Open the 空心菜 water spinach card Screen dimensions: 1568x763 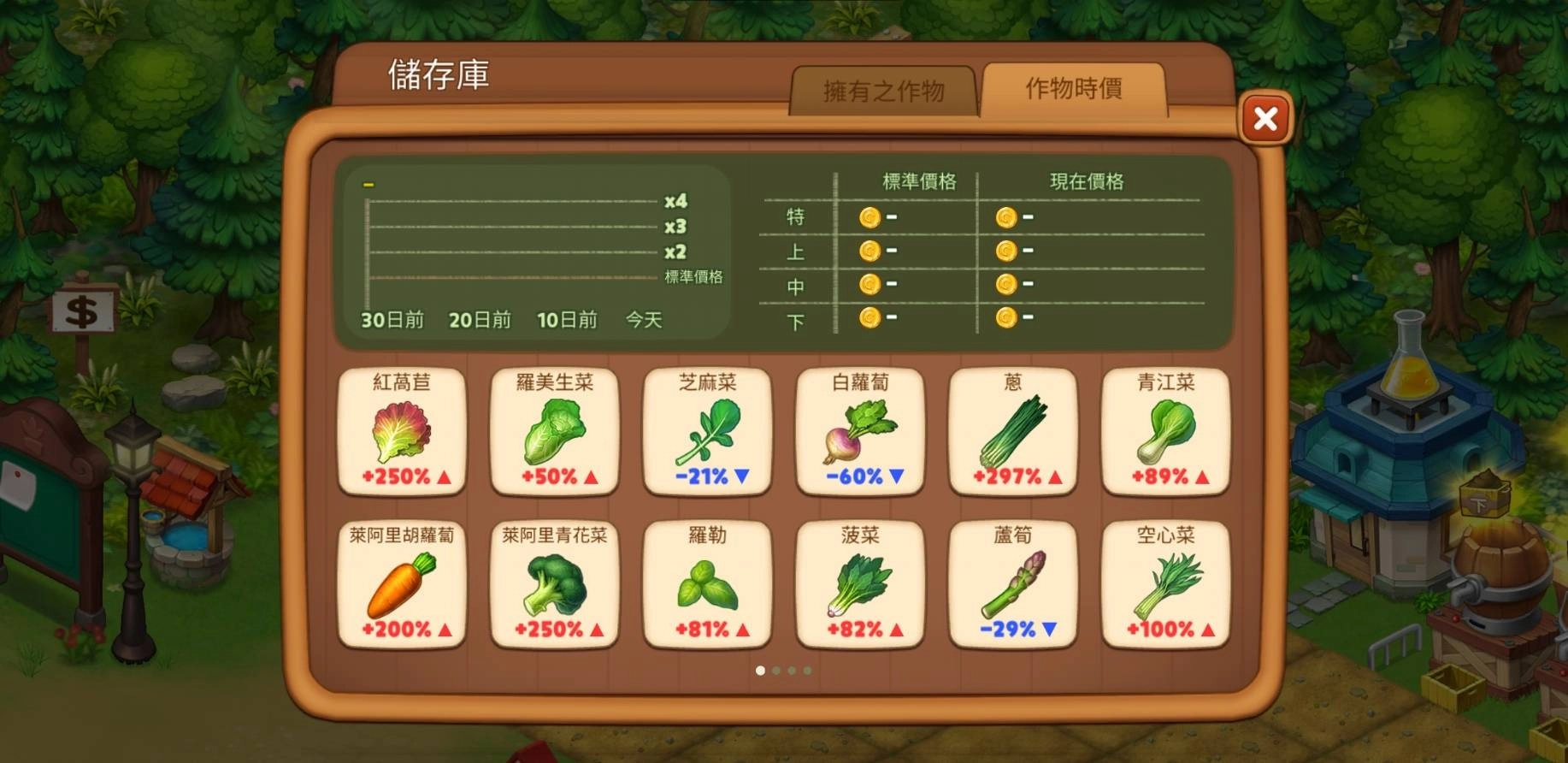(x=1164, y=586)
